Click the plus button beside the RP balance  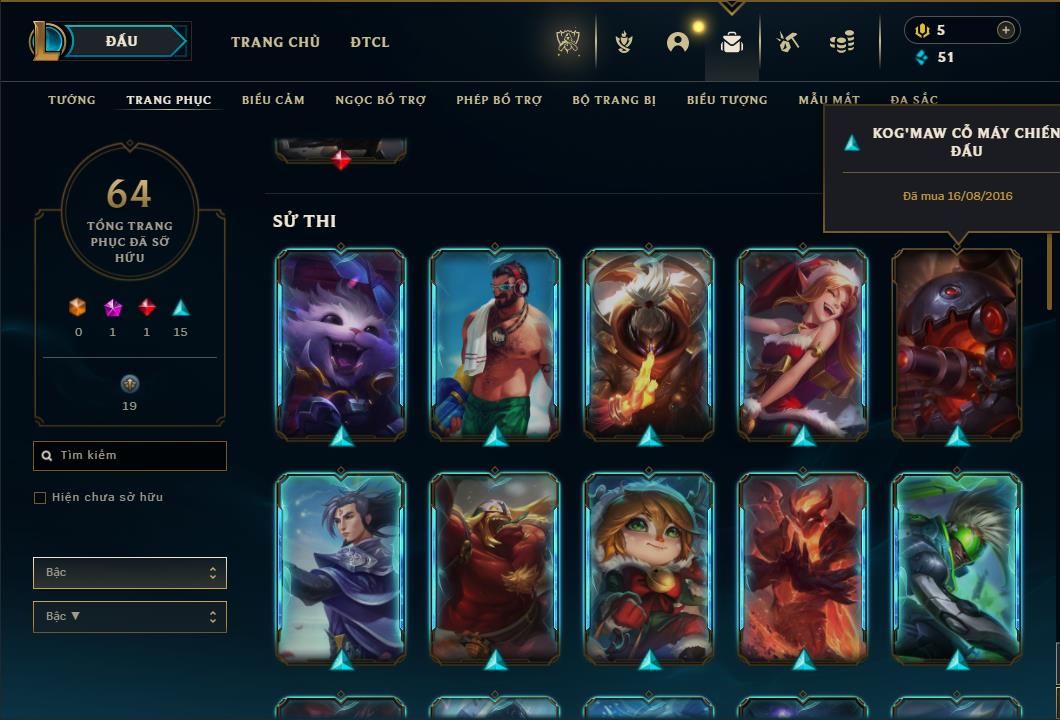pyautogui.click(x=1006, y=30)
